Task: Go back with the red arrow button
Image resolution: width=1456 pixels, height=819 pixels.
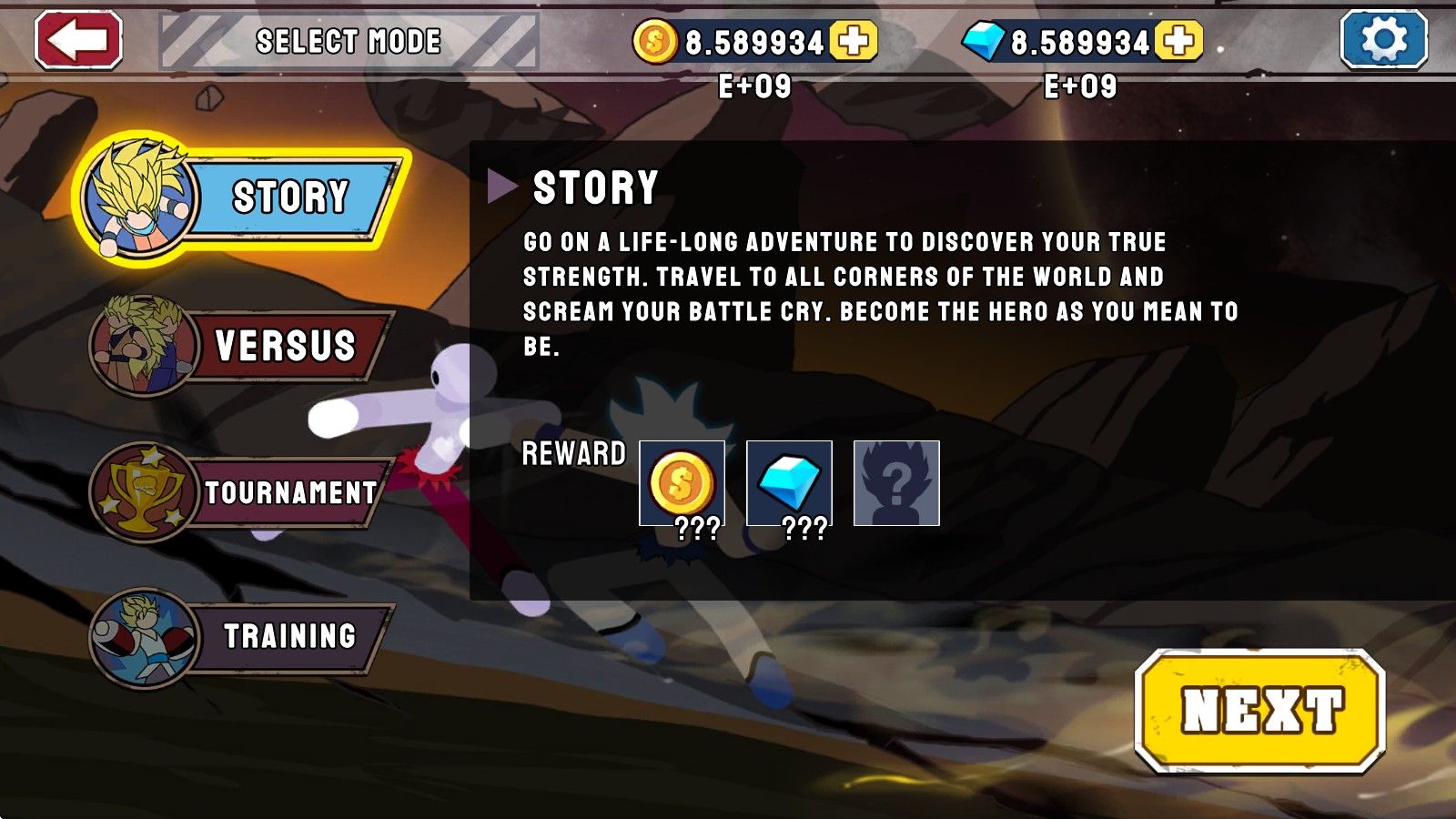Action: [x=78, y=40]
